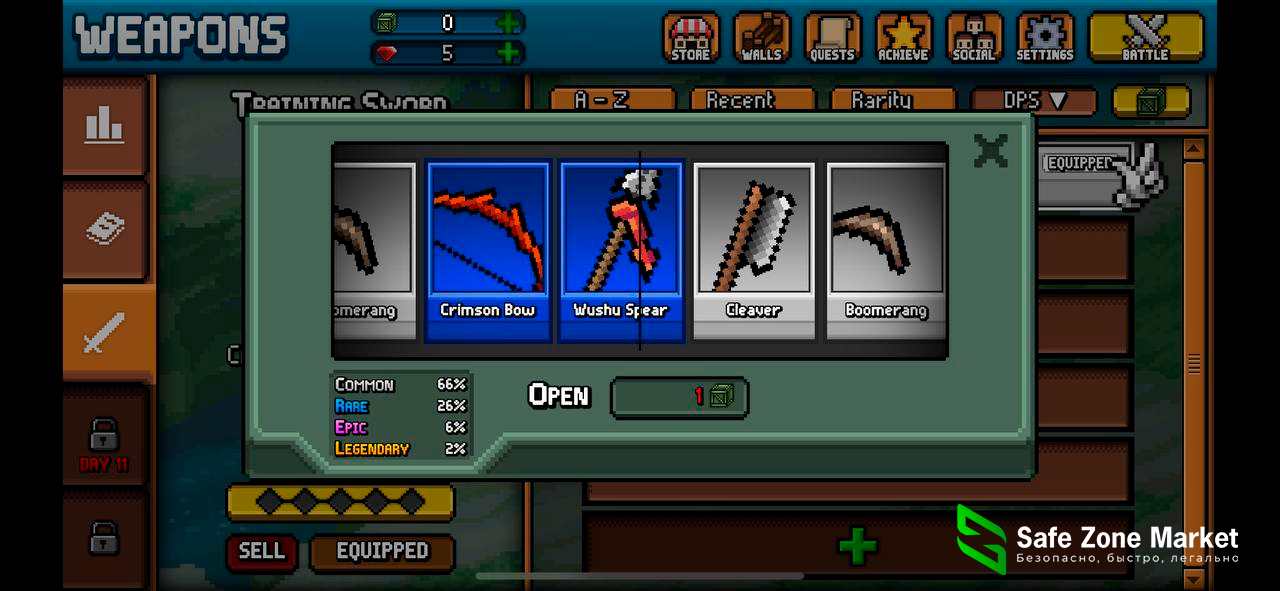Open the Quests menu
The image size is (1280, 591).
click(832, 38)
